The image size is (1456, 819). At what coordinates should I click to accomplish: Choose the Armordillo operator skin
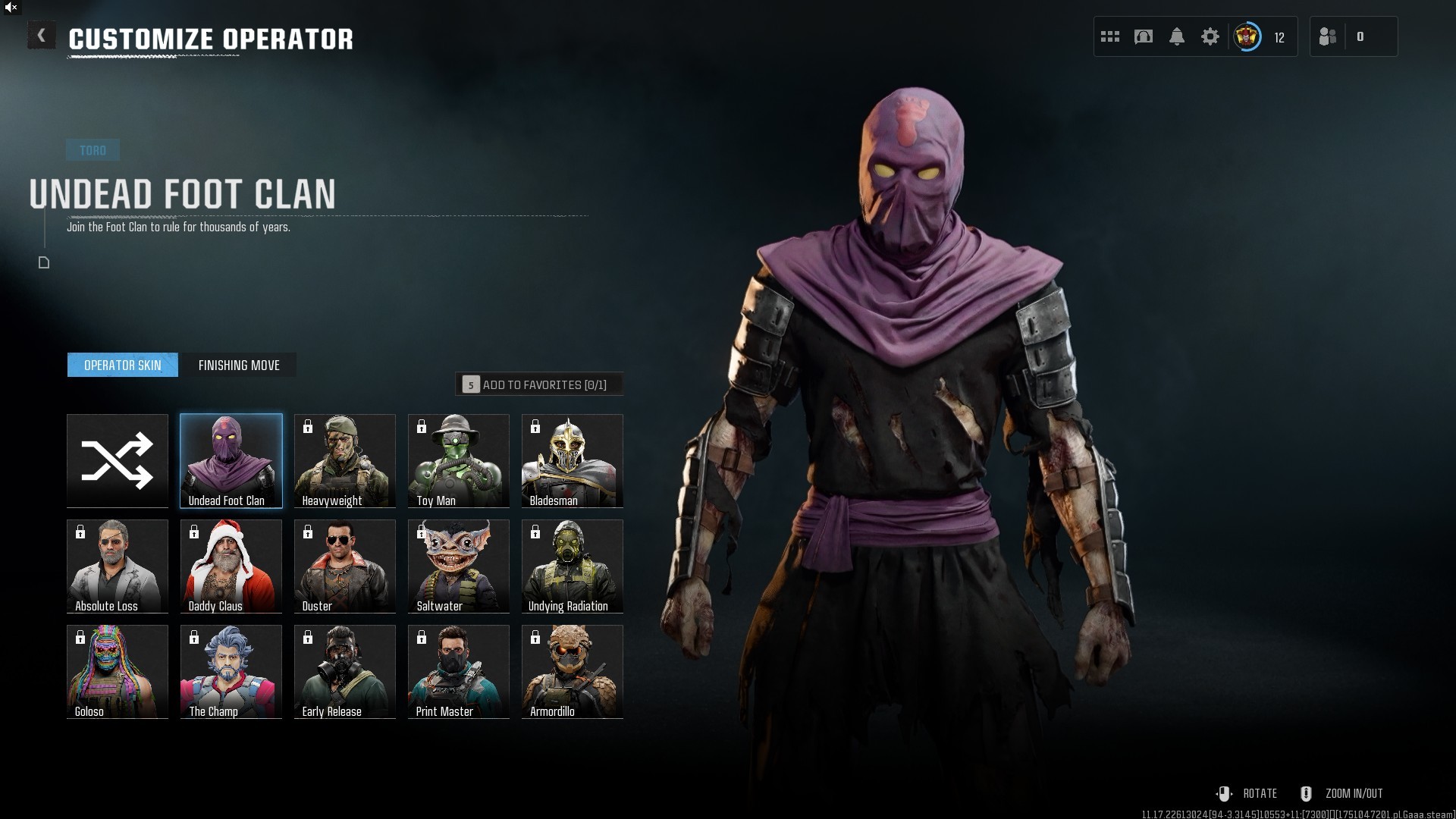(x=573, y=671)
